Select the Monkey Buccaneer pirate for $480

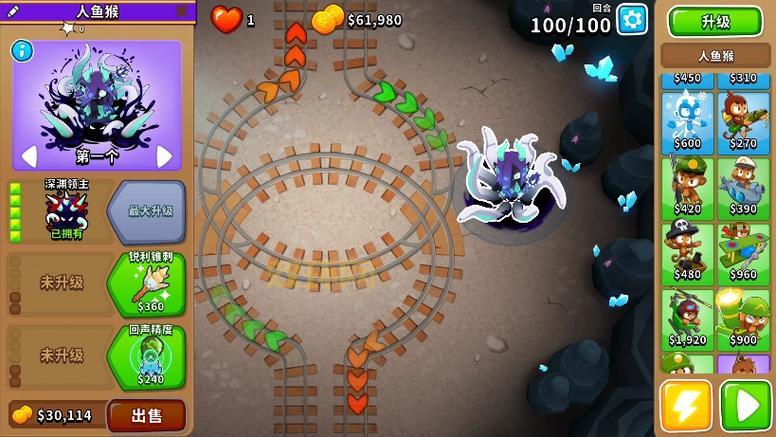pyautogui.click(x=686, y=253)
